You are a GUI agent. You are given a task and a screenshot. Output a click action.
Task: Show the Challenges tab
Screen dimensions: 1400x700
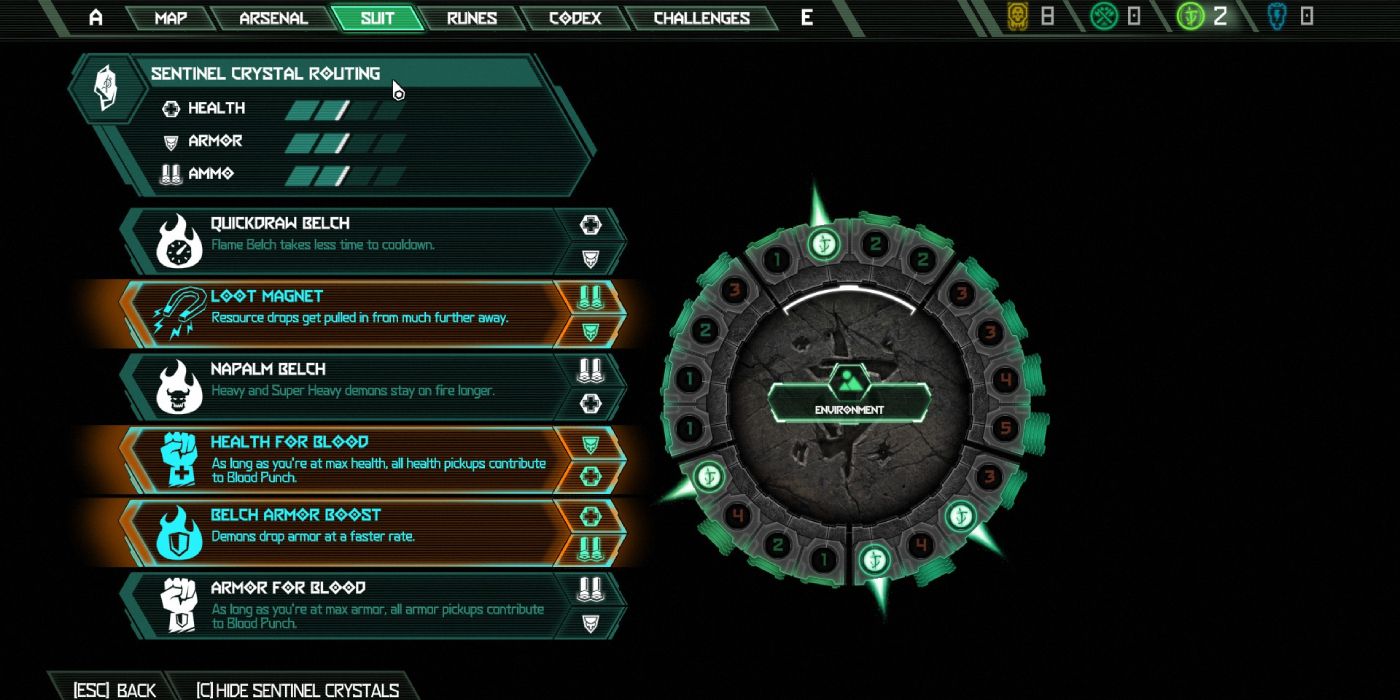(x=701, y=18)
